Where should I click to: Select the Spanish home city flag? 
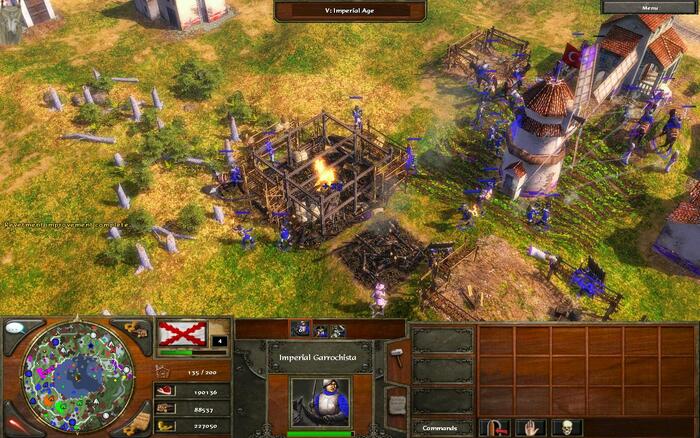tap(183, 333)
